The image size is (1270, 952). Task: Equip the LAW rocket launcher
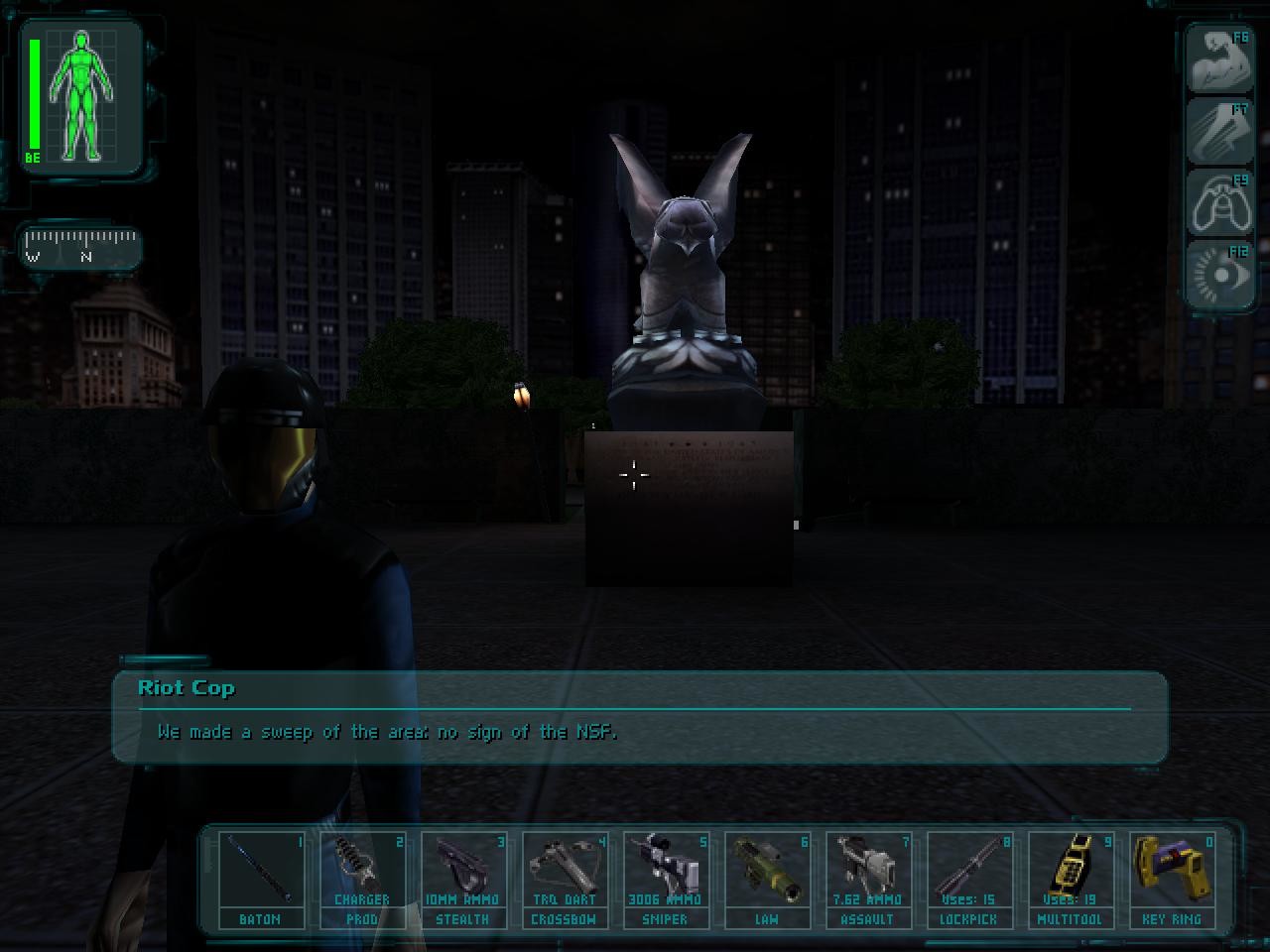click(x=769, y=878)
